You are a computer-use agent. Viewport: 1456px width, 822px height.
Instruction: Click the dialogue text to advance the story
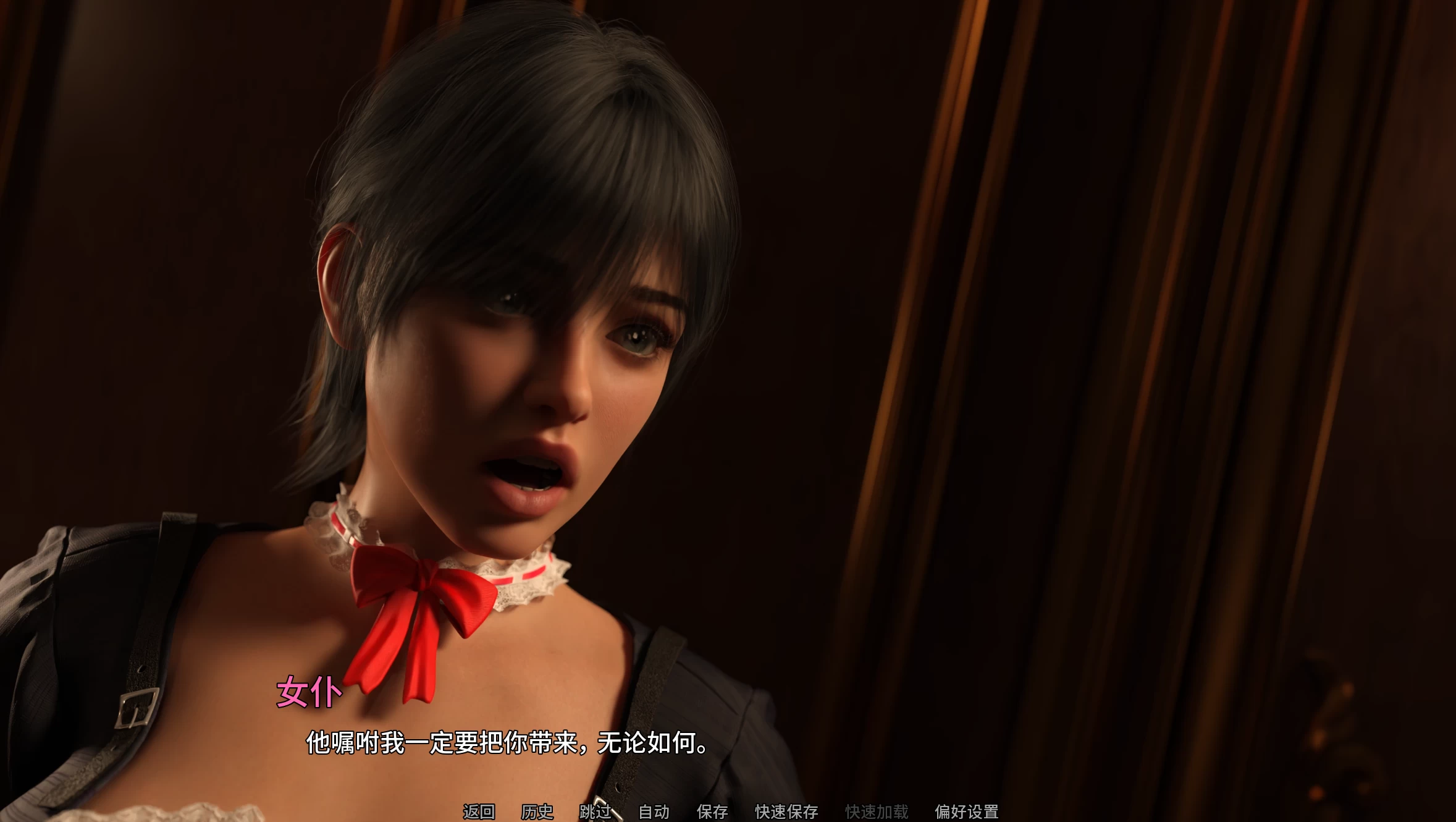tap(507, 748)
